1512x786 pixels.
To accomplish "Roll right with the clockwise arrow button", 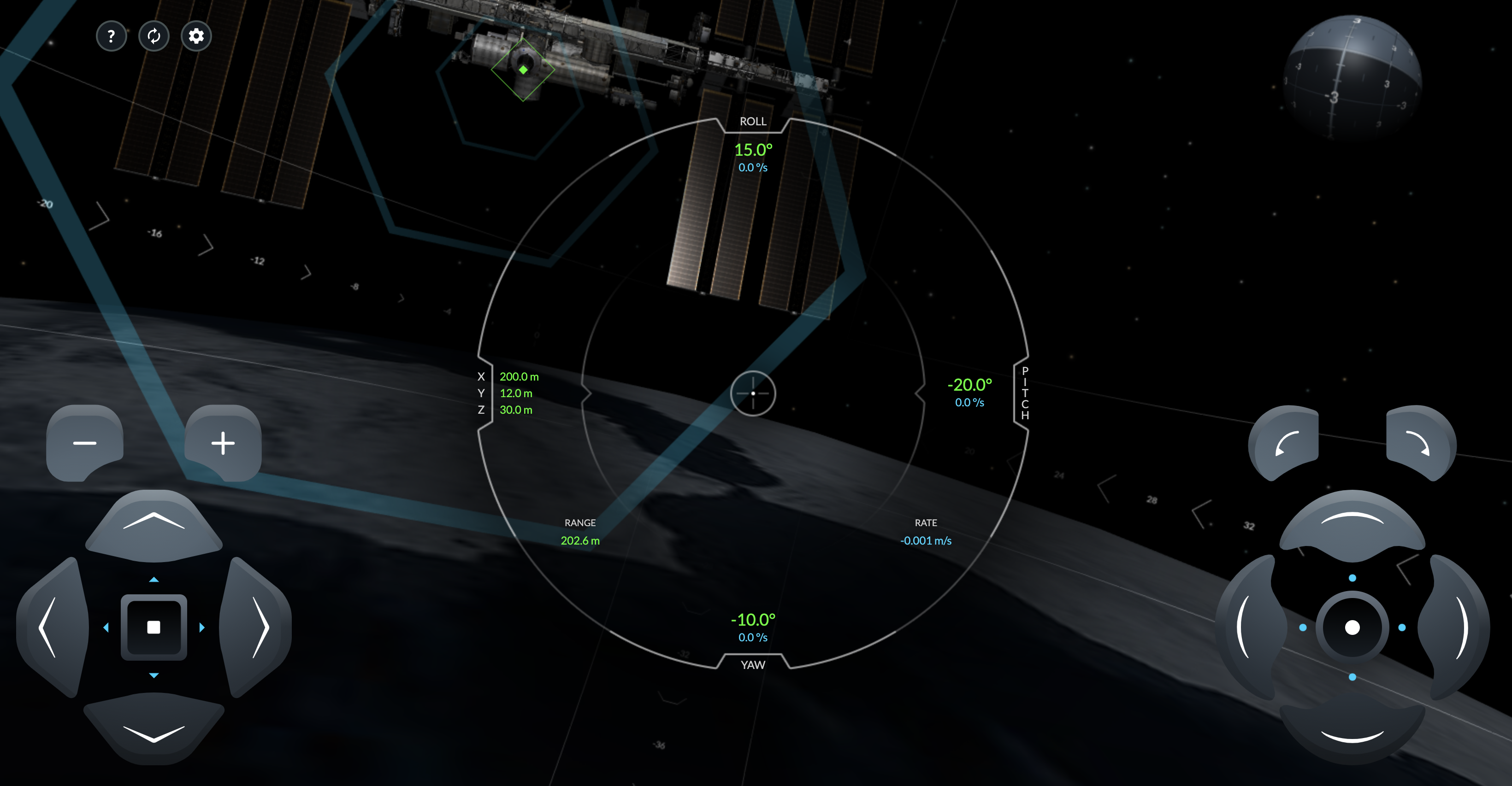I will pyautogui.click(x=1419, y=443).
